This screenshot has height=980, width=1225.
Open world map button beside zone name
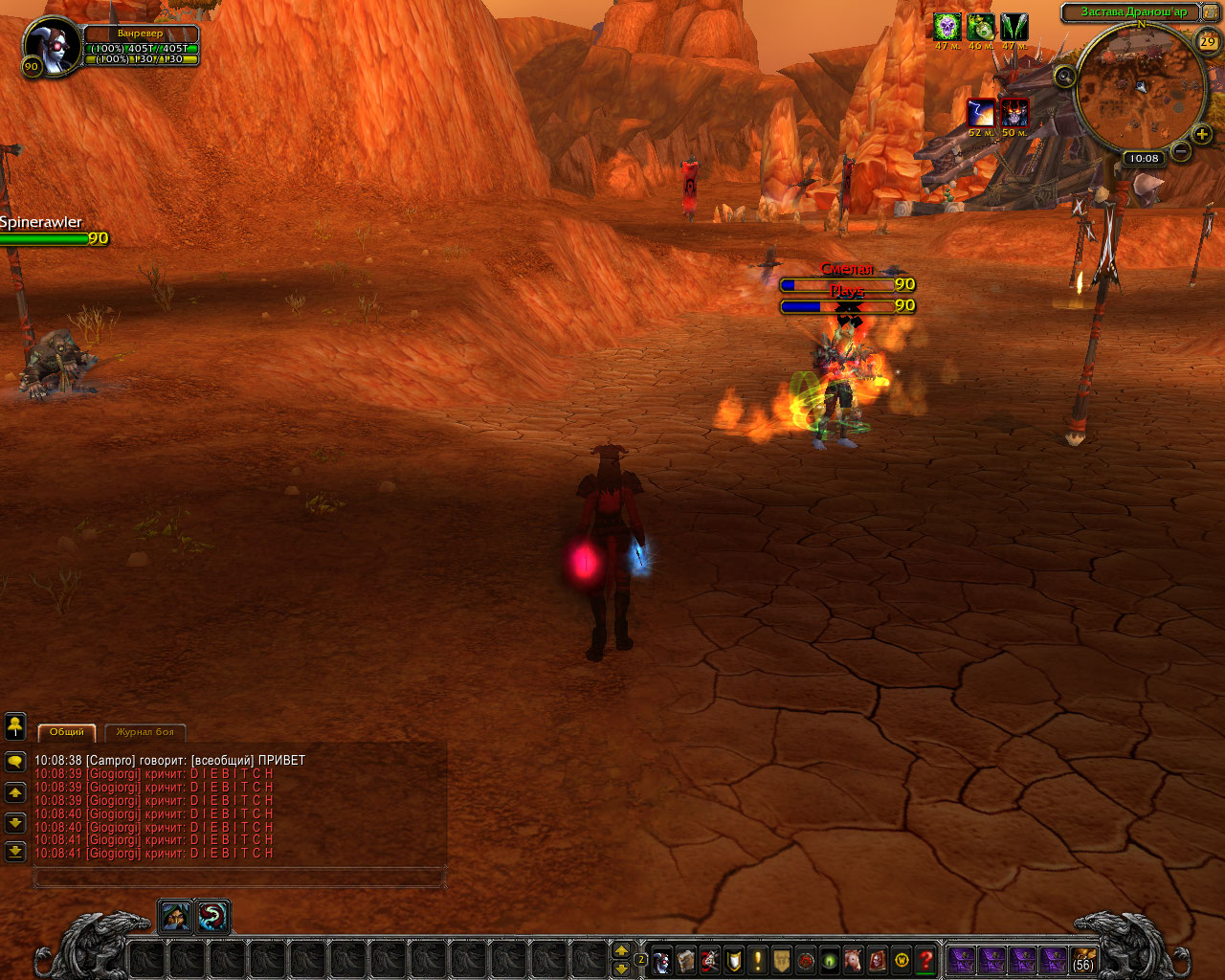pos(1209,12)
